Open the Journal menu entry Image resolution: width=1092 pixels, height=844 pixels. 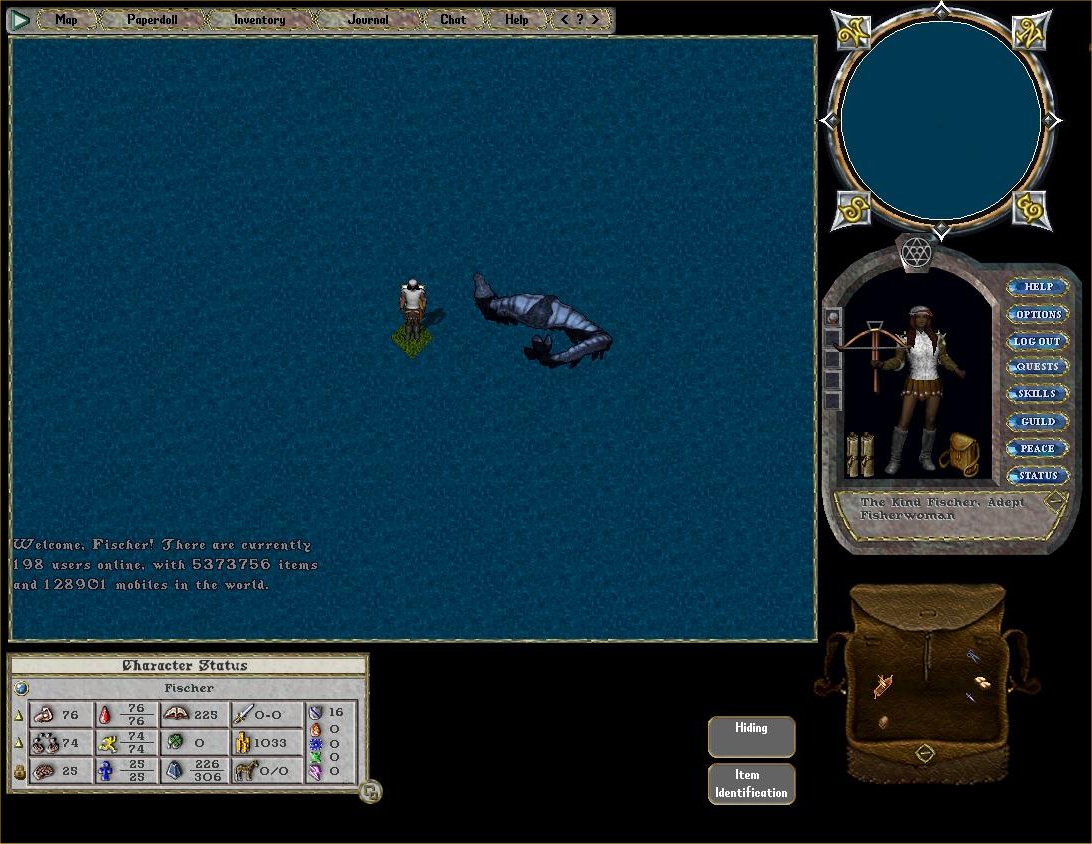click(368, 19)
